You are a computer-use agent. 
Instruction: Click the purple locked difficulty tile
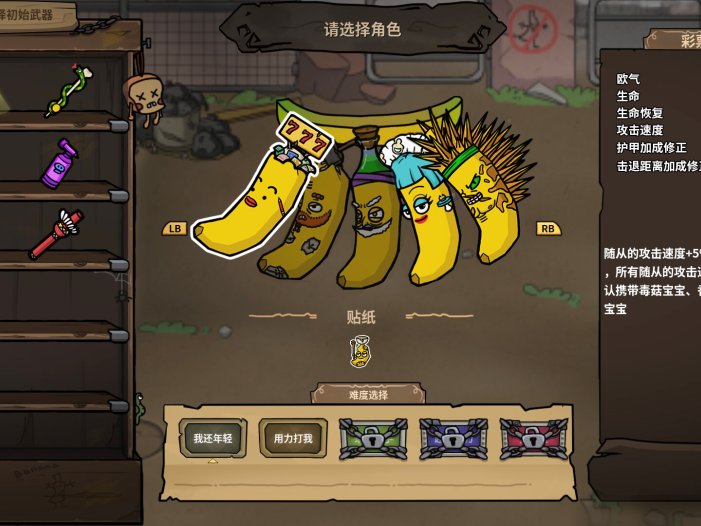(x=453, y=438)
